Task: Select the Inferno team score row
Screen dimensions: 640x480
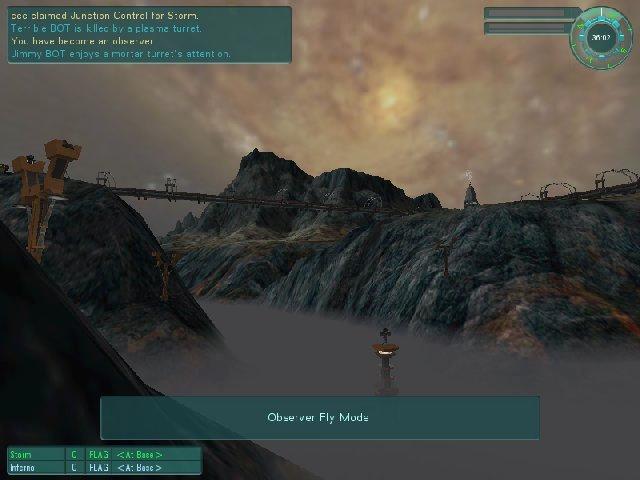Action: [104, 467]
